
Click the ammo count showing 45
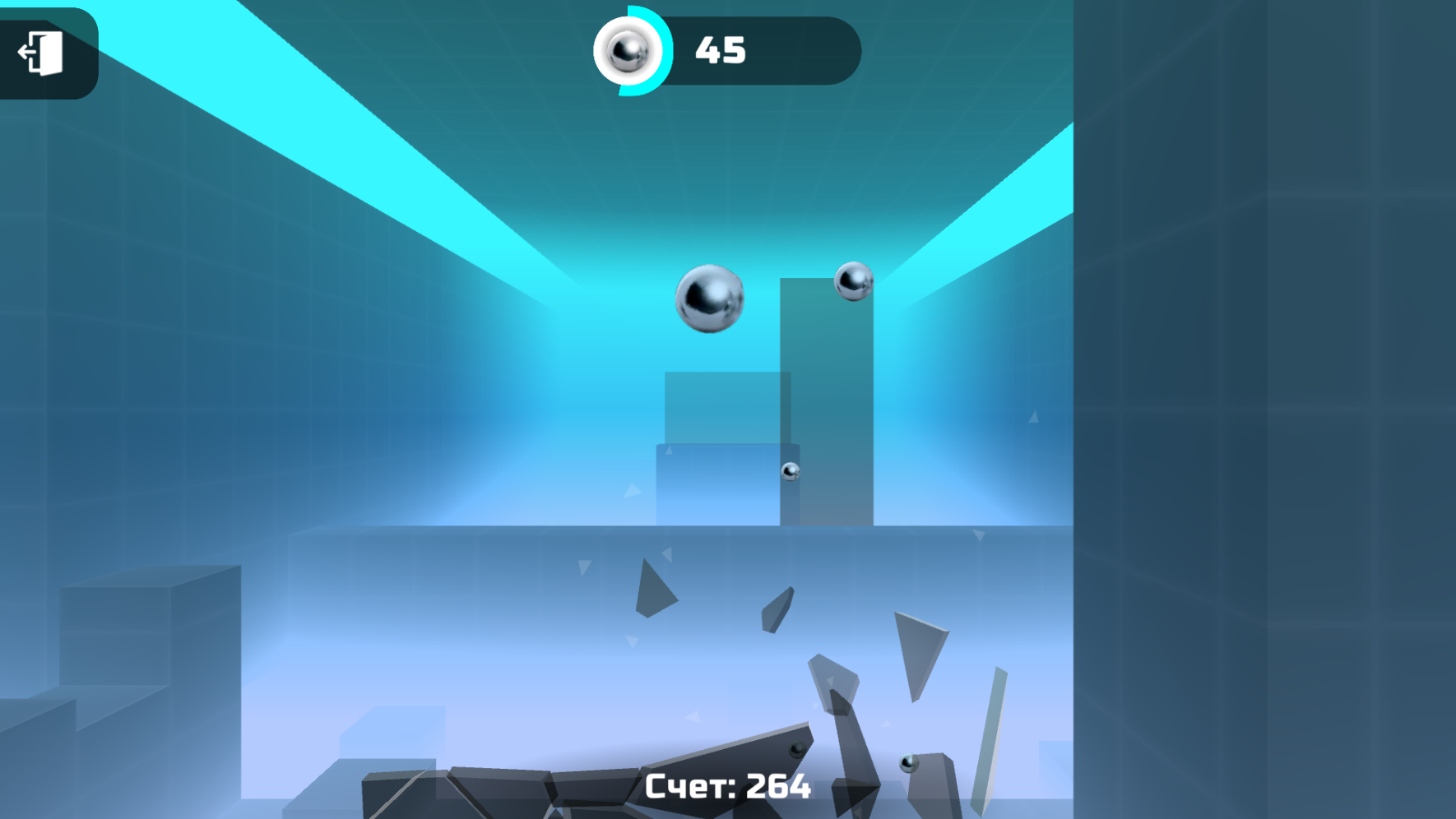[x=720, y=51]
